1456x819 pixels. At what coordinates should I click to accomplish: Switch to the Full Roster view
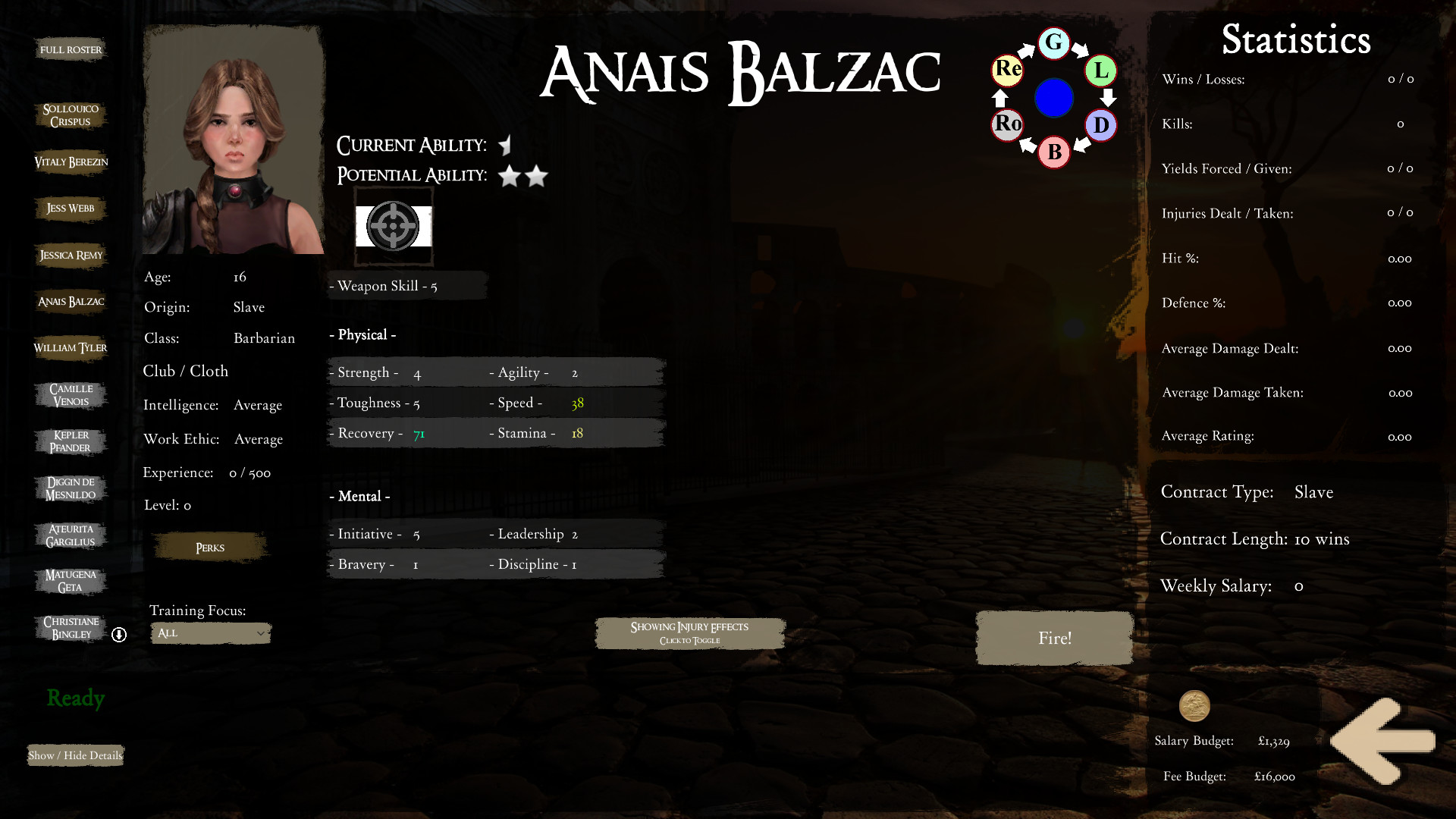tap(71, 49)
